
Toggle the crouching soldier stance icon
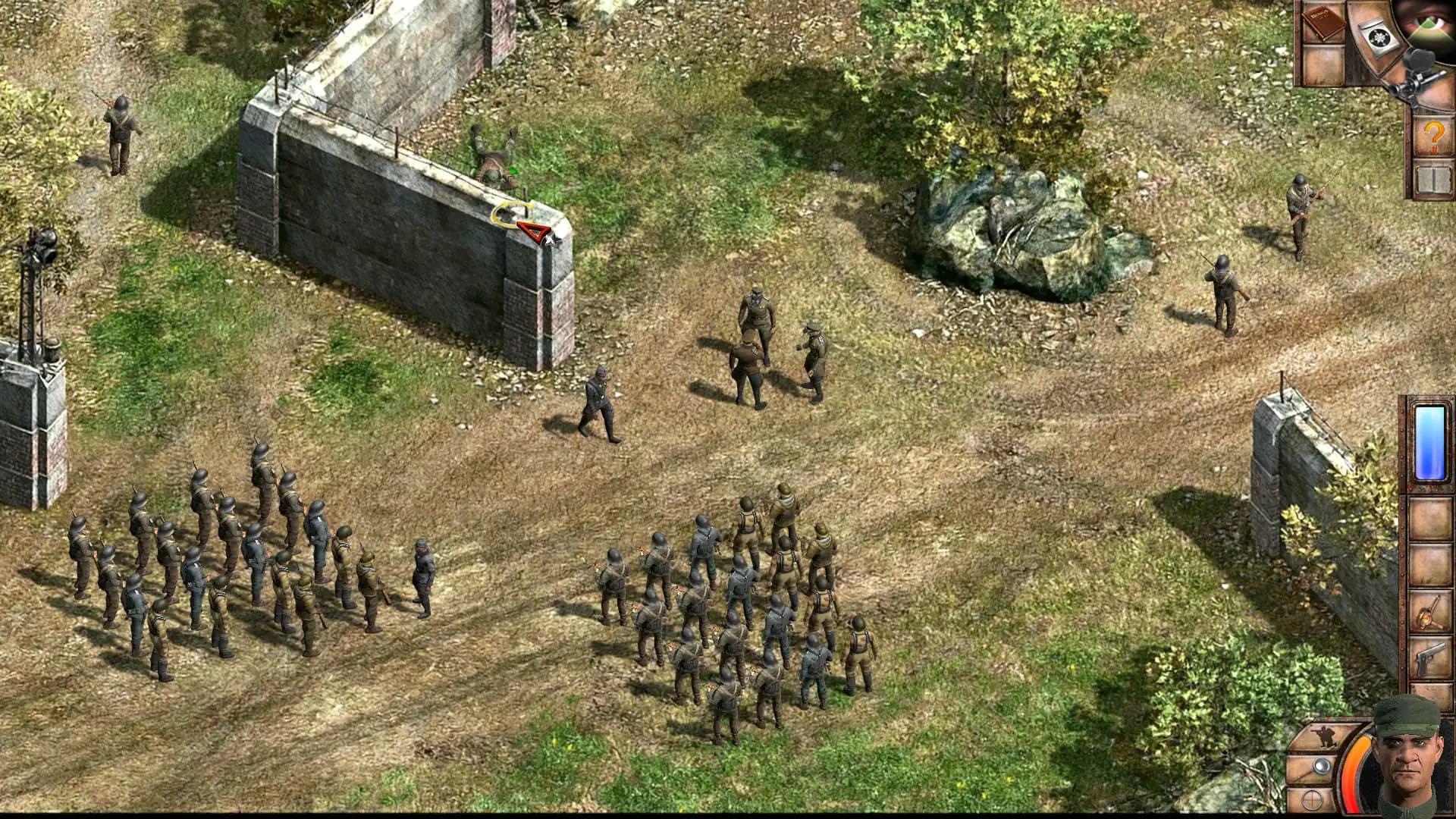click(x=1326, y=736)
